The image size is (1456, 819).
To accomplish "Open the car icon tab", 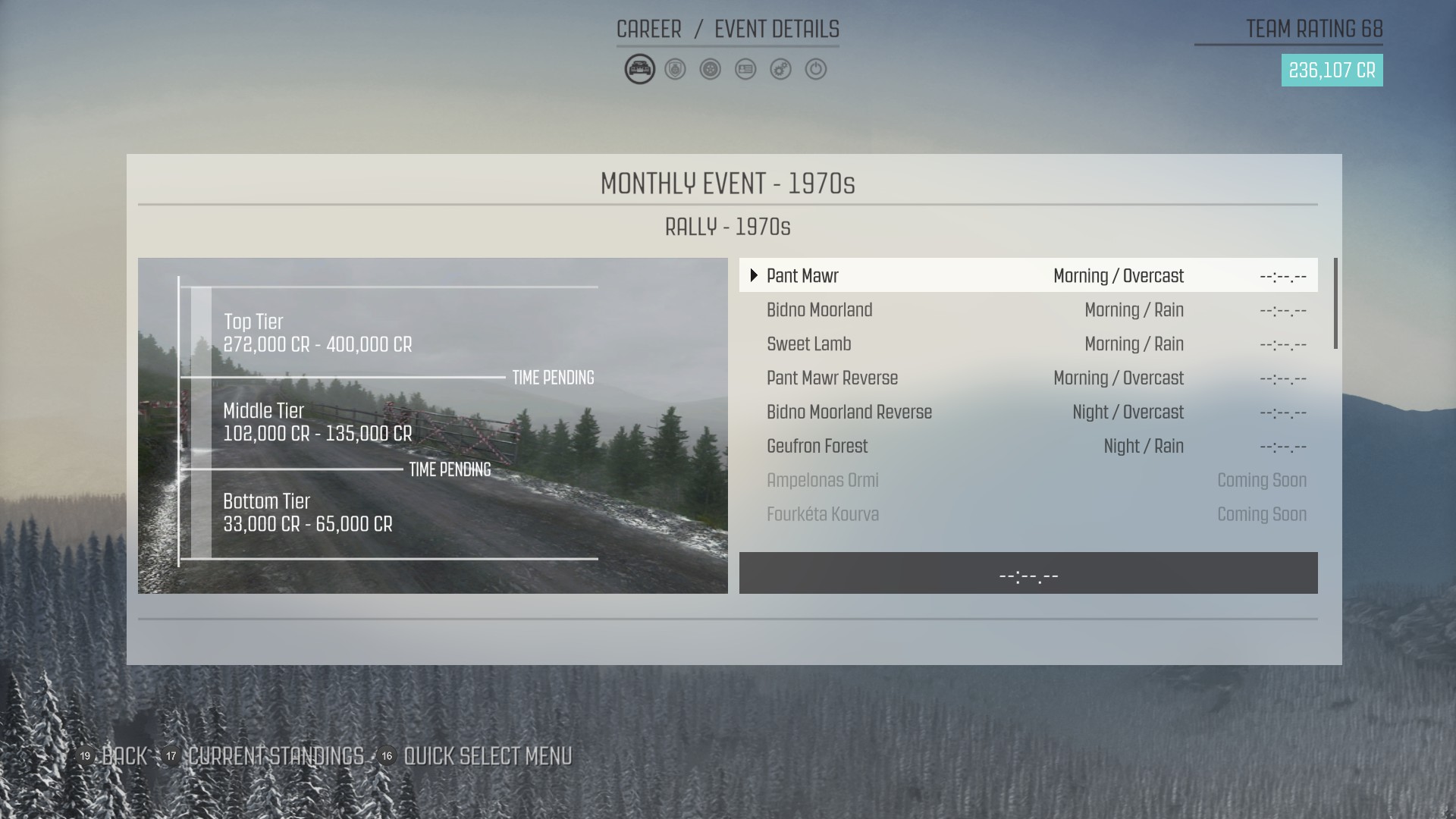I will point(639,69).
